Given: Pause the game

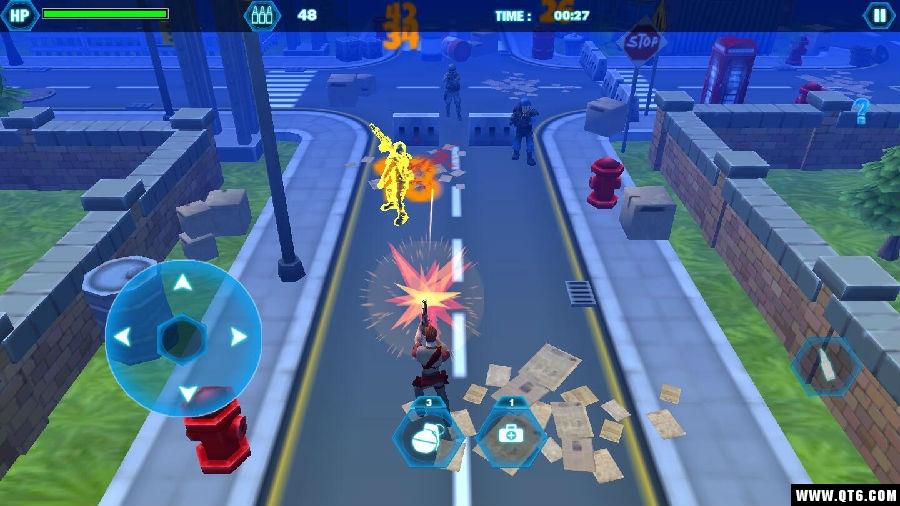Looking at the screenshot, I should 879,15.
